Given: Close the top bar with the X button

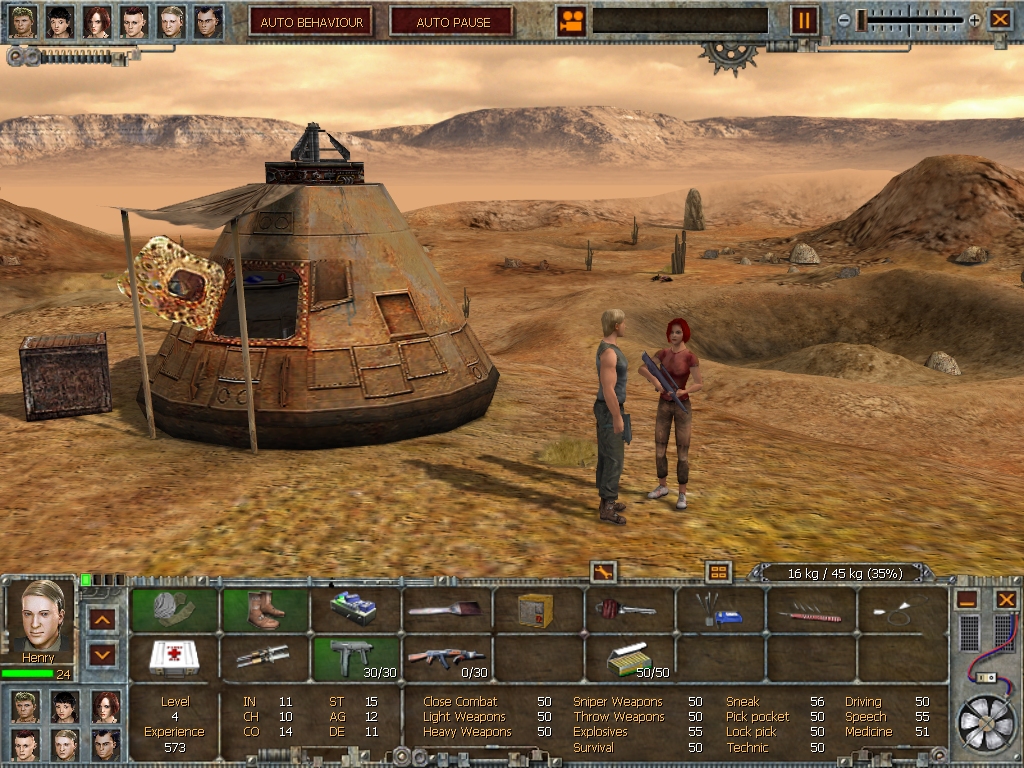Looking at the screenshot, I should (x=1000, y=20).
